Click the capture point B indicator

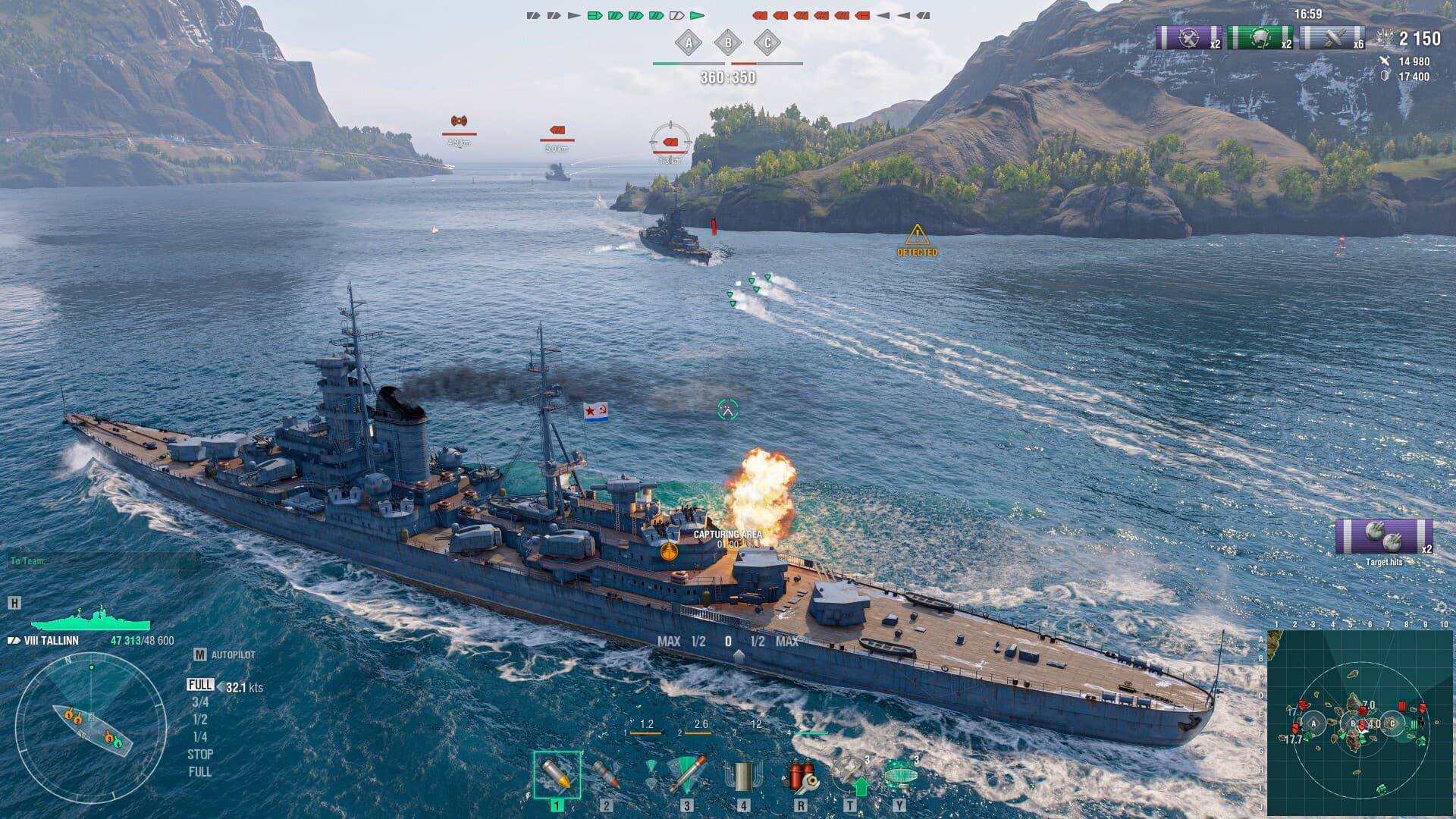[x=728, y=45]
